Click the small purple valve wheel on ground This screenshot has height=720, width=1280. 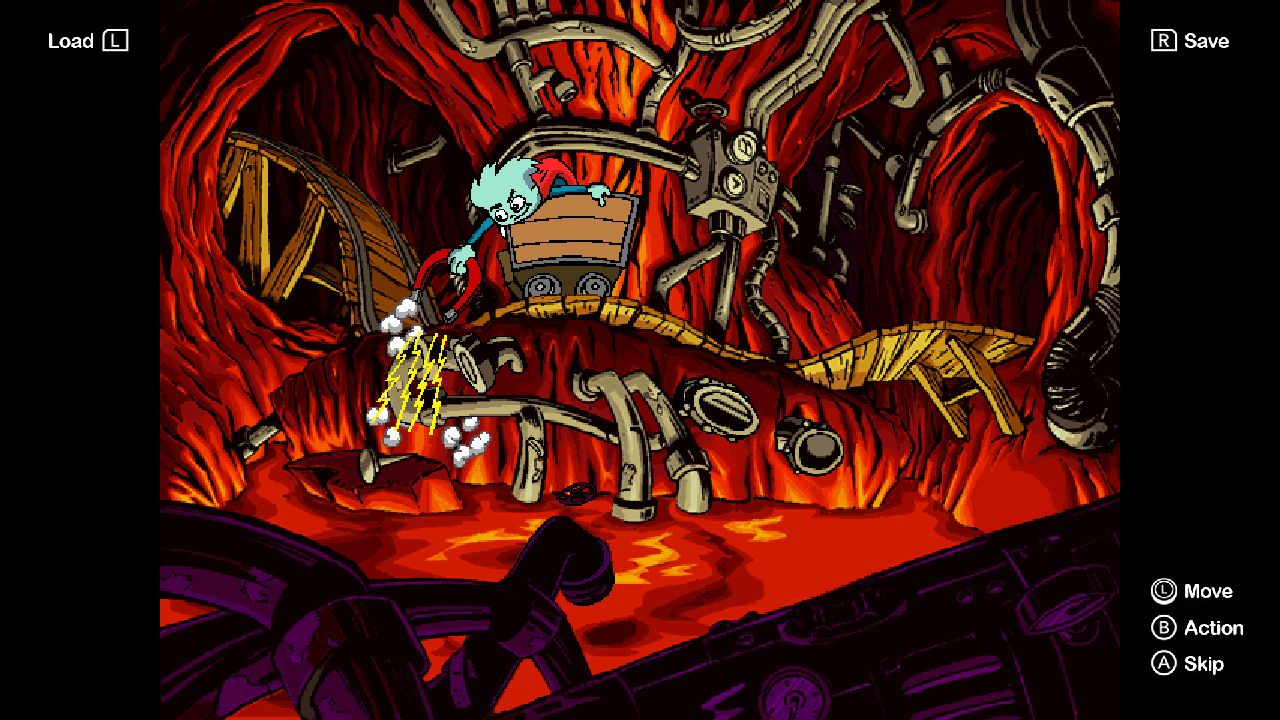click(x=578, y=491)
